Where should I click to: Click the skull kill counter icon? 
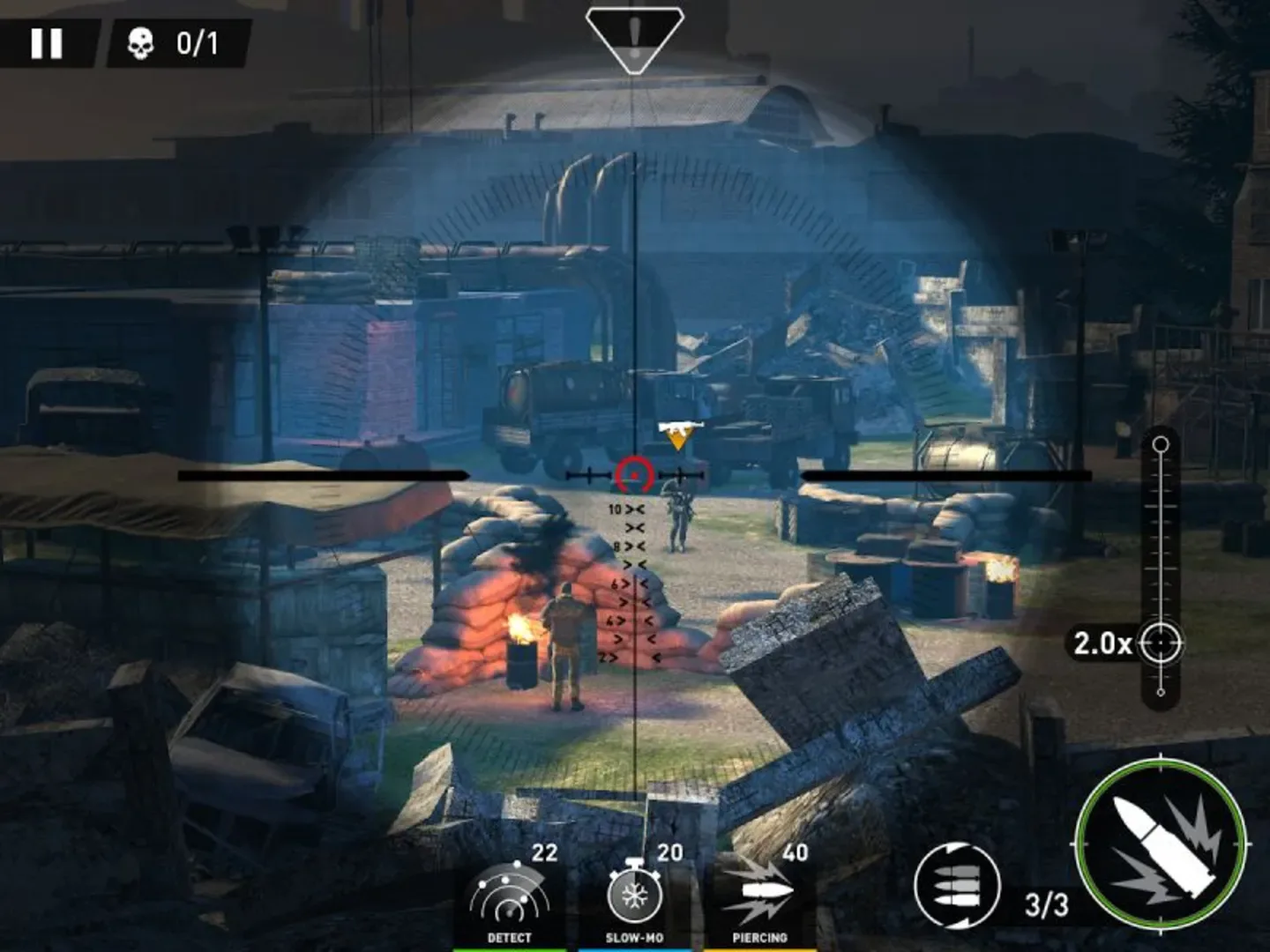pyautogui.click(x=141, y=41)
